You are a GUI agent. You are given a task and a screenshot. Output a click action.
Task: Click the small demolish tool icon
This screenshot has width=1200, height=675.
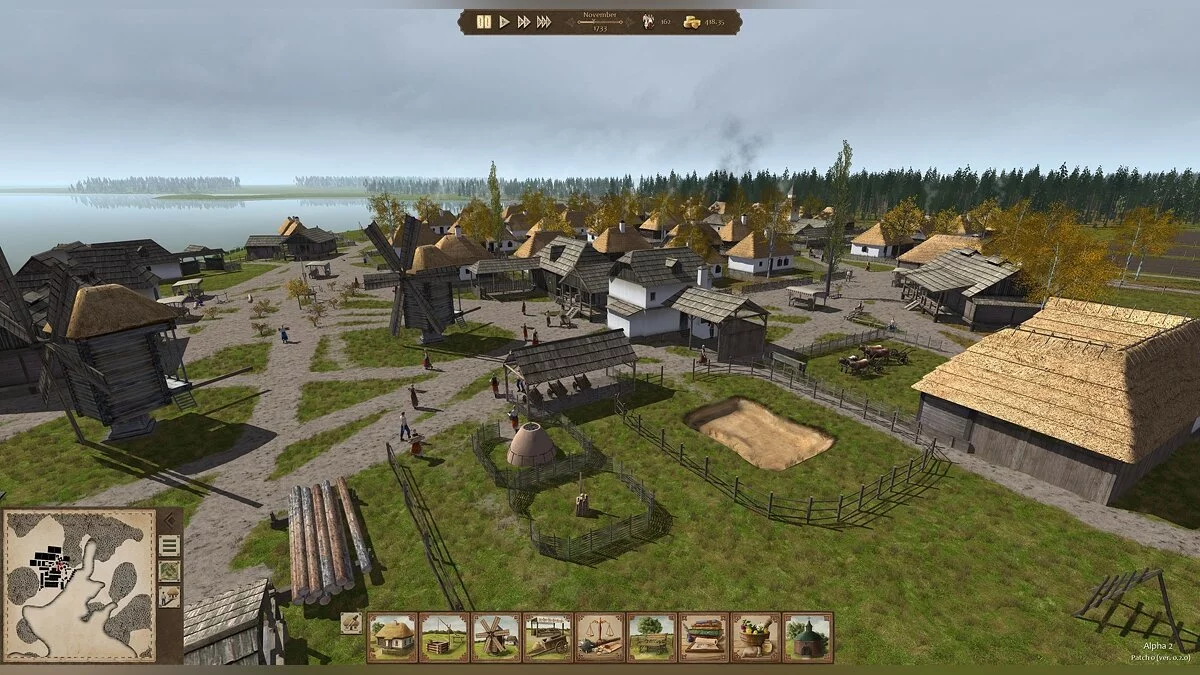[351, 623]
